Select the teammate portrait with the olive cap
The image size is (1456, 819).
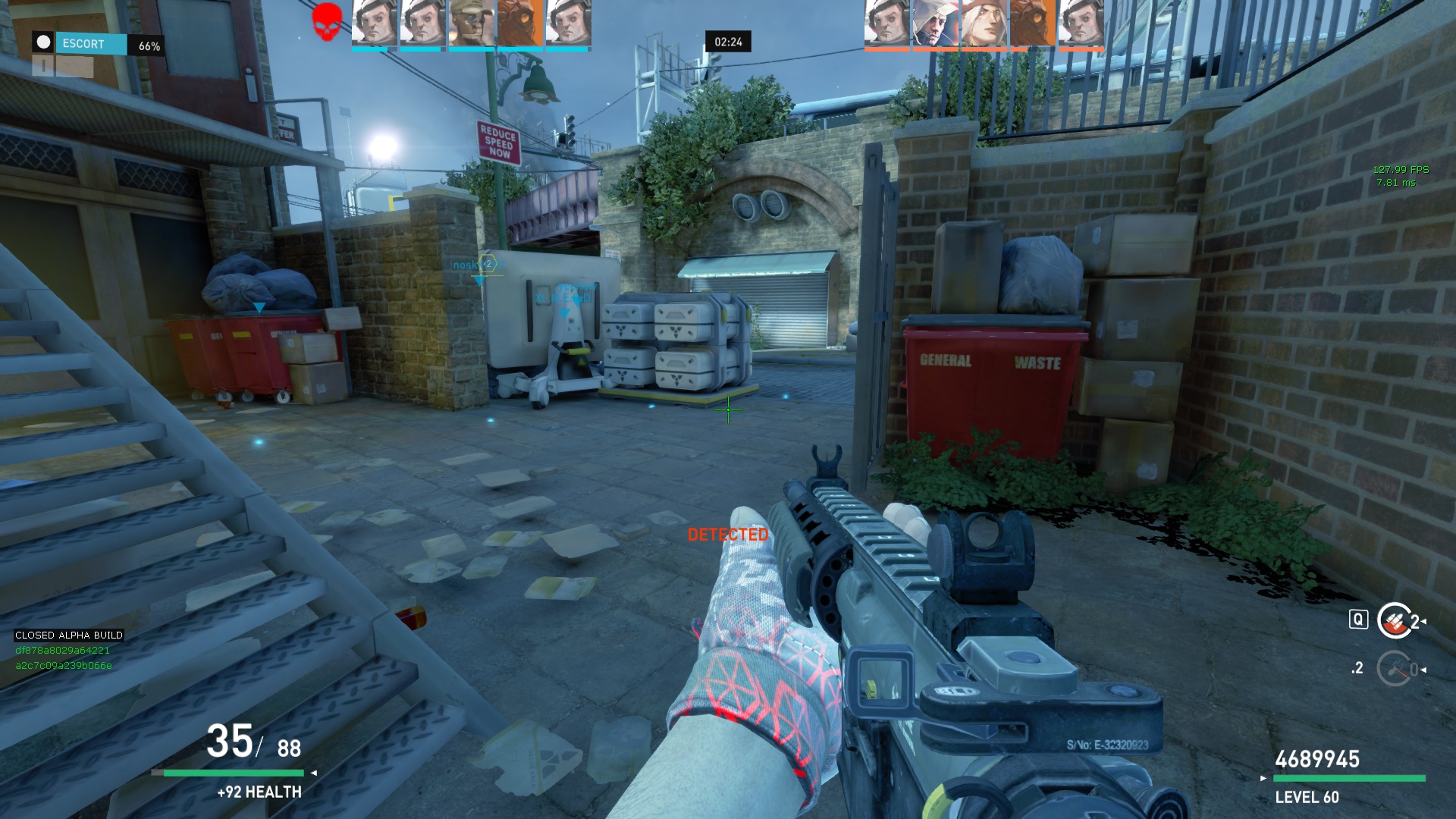tap(471, 23)
